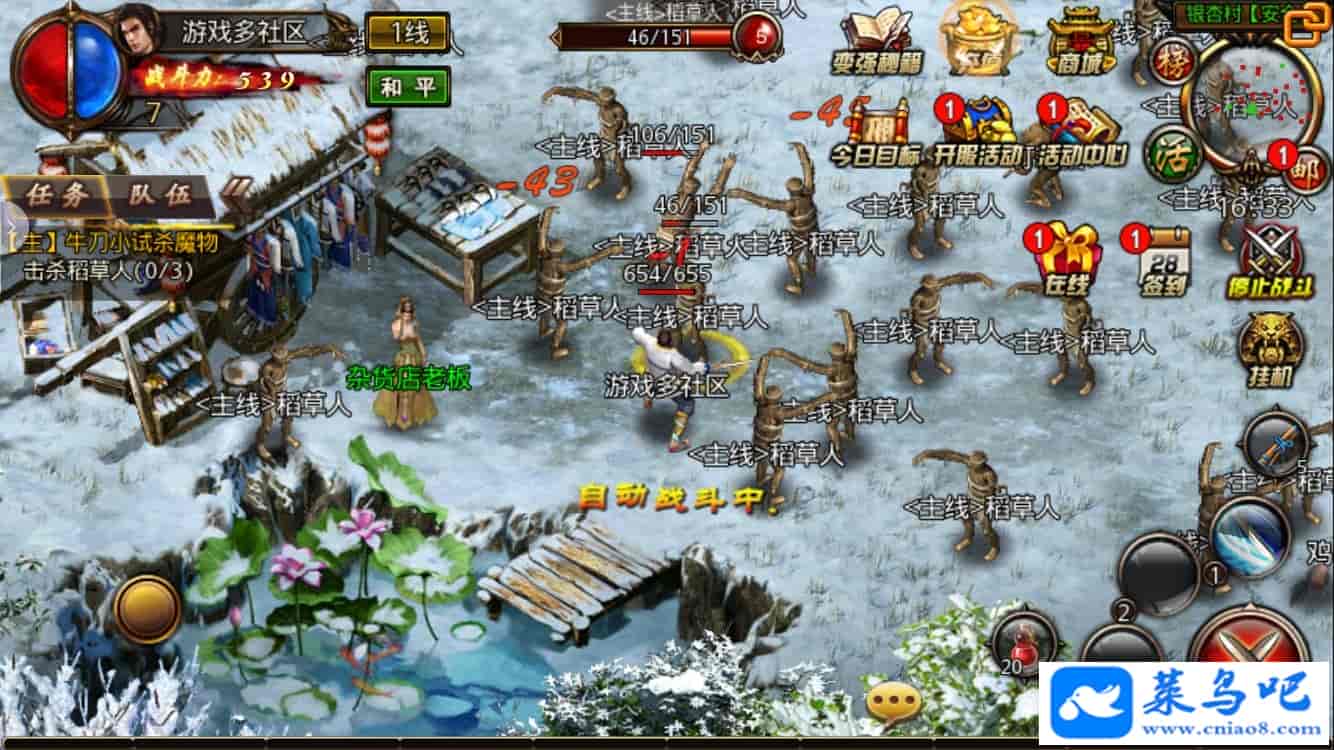Screen dimensions: 1334x750
Task: Claim the 在线 online gift reward
Action: [x=1067, y=263]
